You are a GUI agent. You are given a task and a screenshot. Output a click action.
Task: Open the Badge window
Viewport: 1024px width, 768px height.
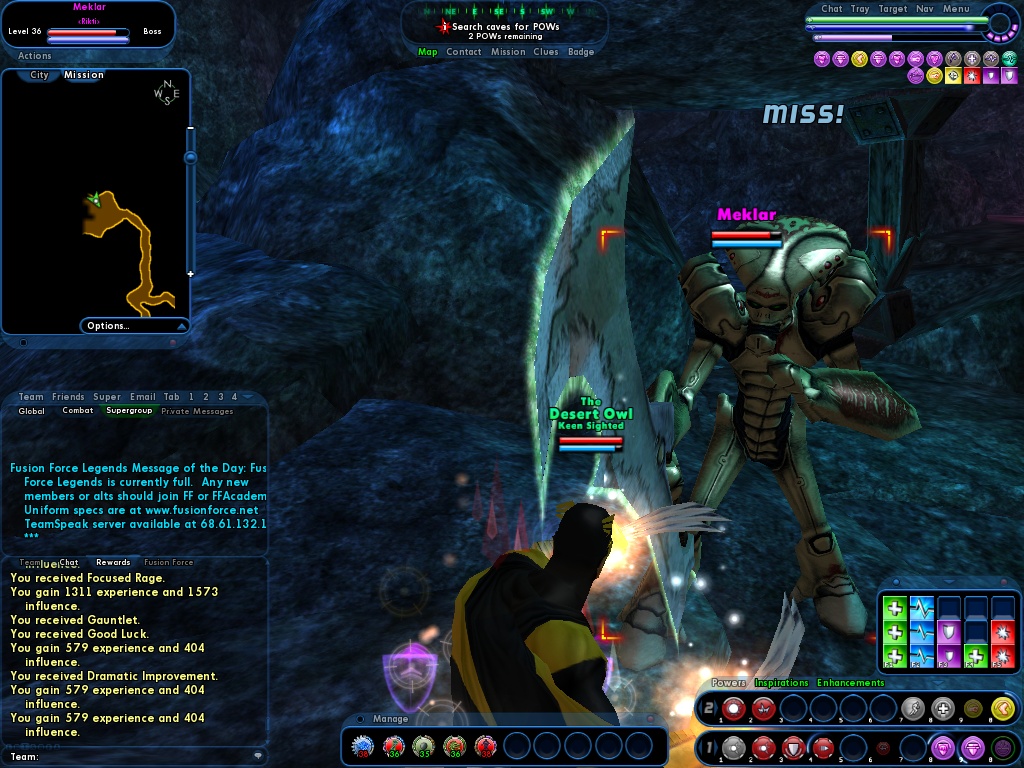(x=581, y=52)
